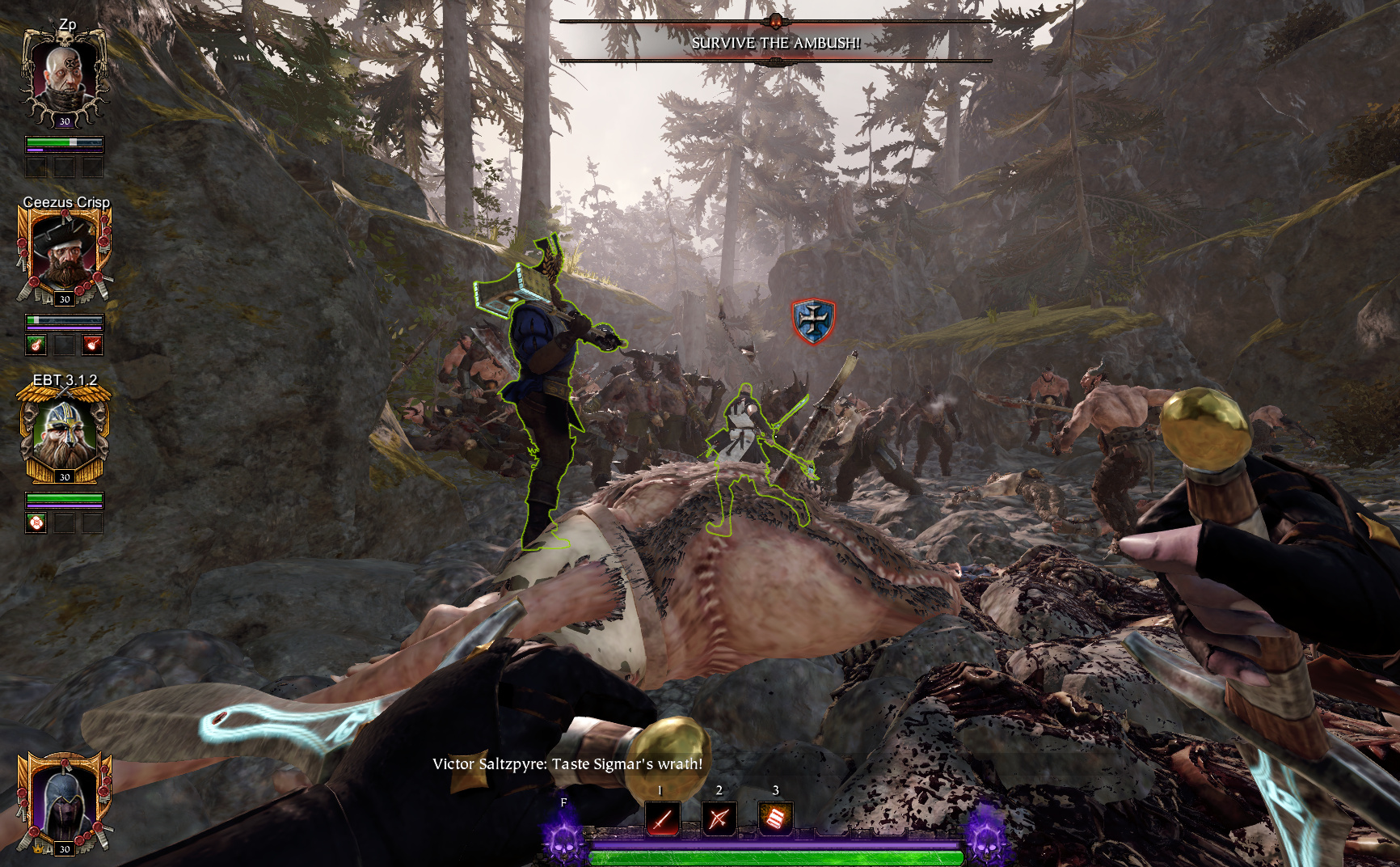Image resolution: width=1400 pixels, height=867 pixels.
Task: Switch to the ranged bow weapon slot
Action: [x=719, y=819]
